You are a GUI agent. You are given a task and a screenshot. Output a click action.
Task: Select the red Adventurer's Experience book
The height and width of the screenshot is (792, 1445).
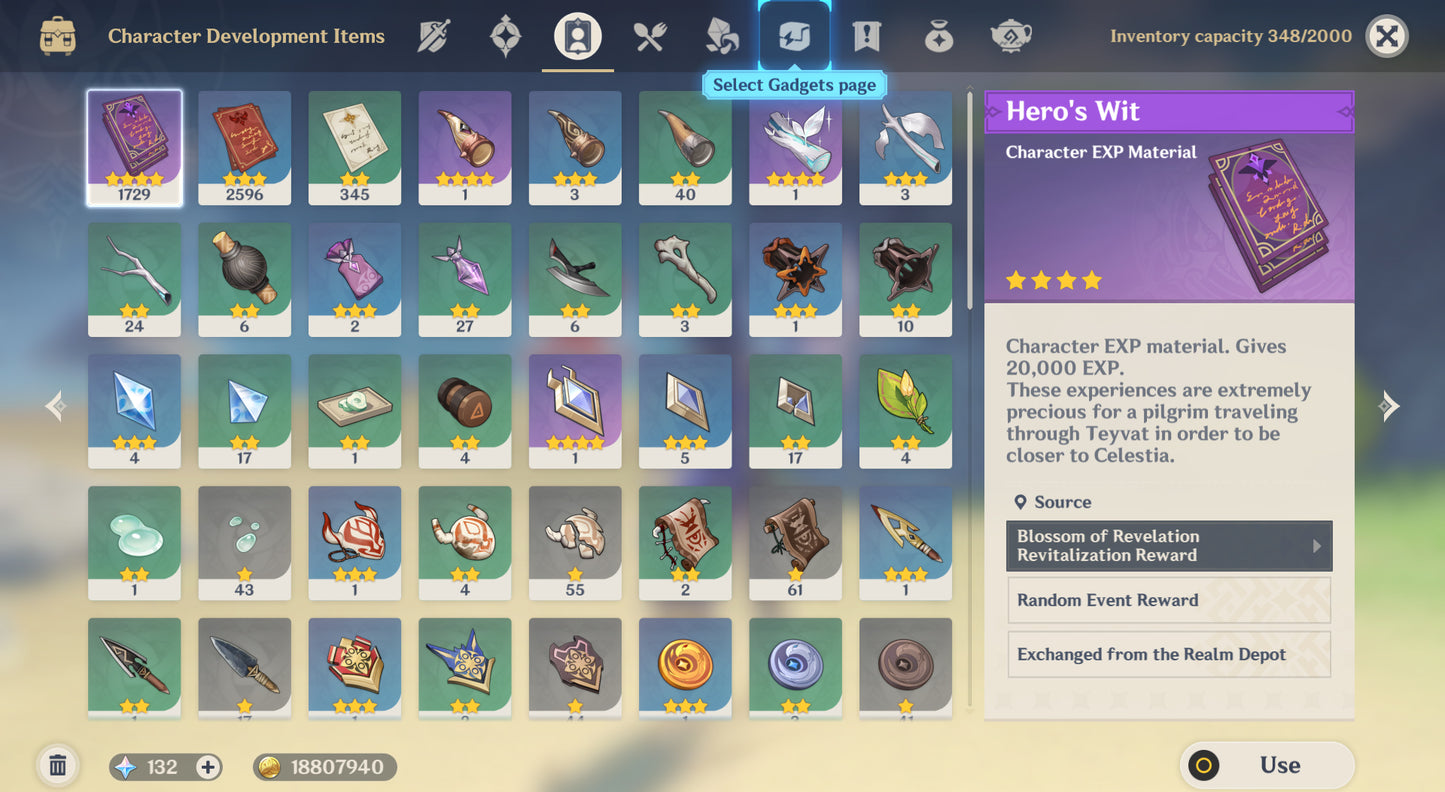pyautogui.click(x=244, y=147)
